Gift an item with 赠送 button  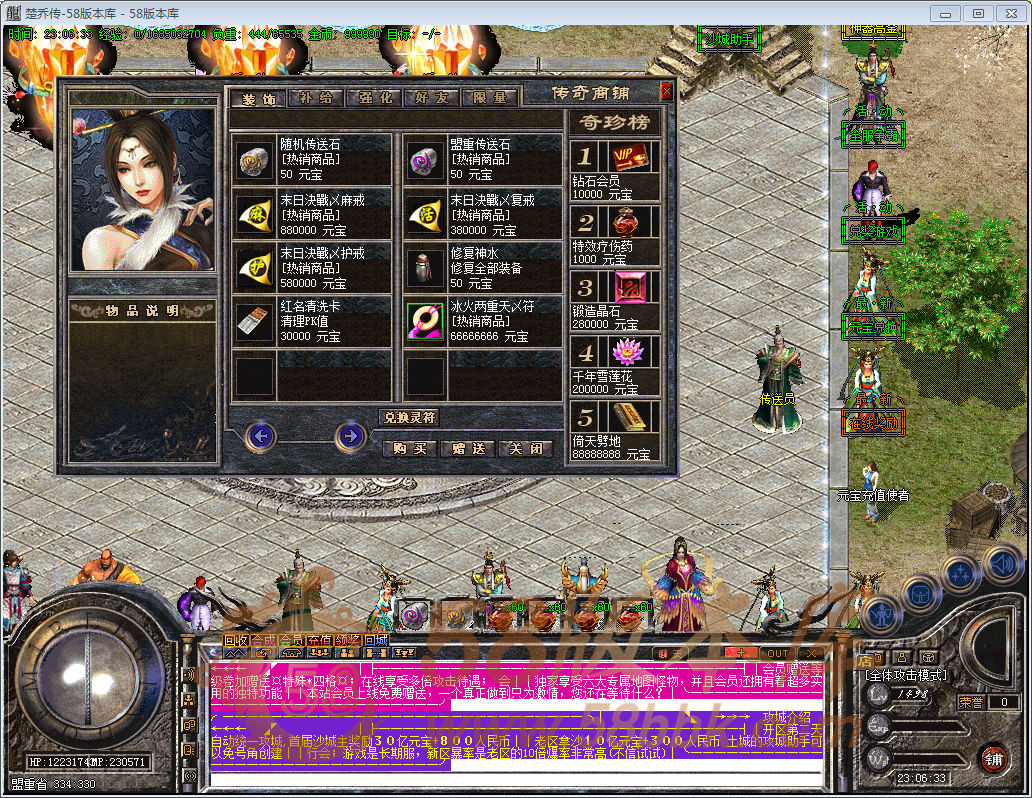[x=468, y=449]
